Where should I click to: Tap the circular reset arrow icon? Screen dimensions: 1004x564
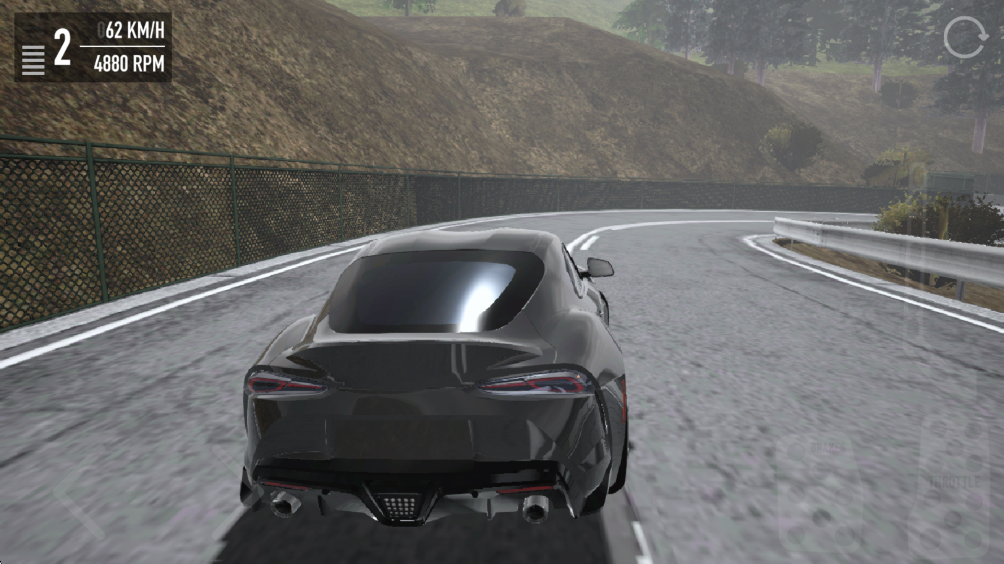(965, 40)
